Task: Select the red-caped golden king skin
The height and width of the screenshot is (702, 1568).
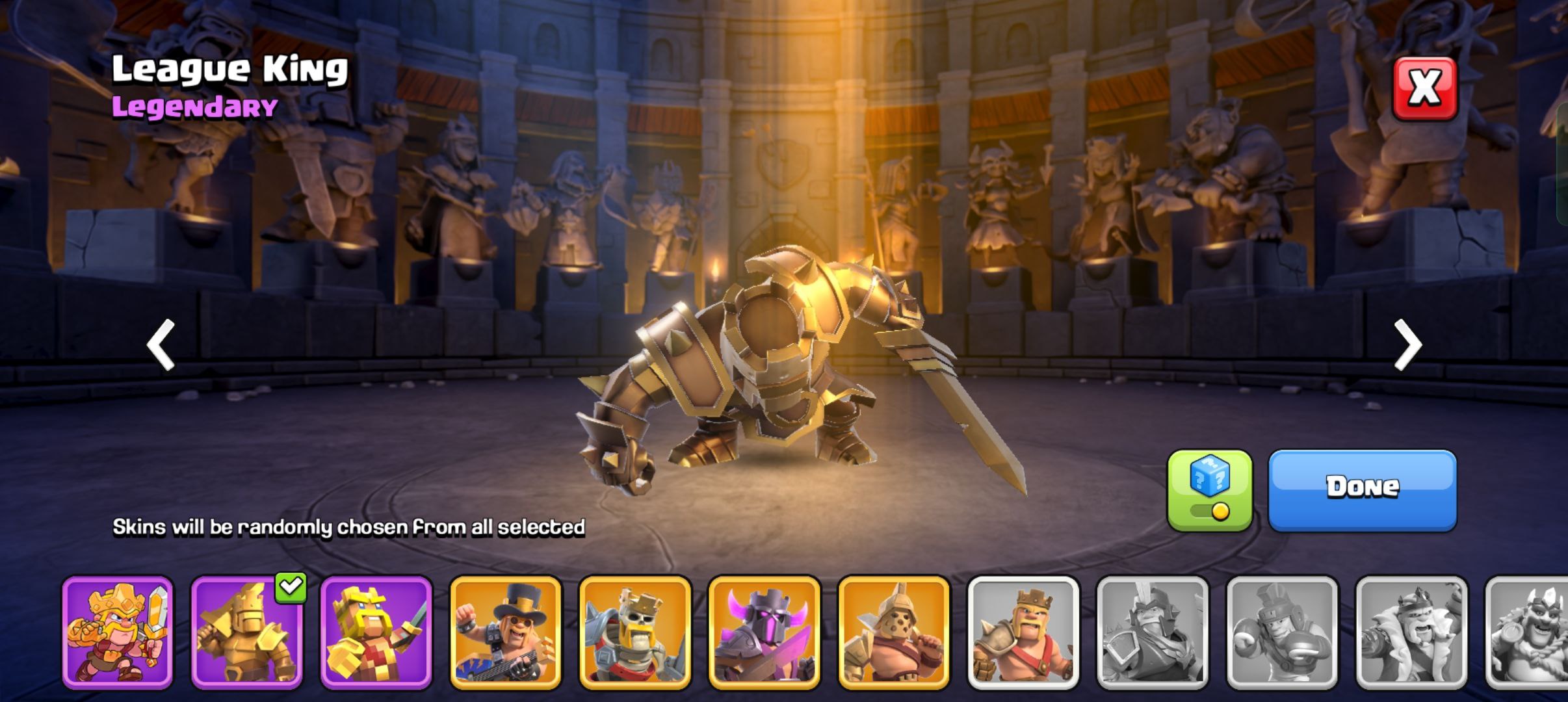Action: 118,632
